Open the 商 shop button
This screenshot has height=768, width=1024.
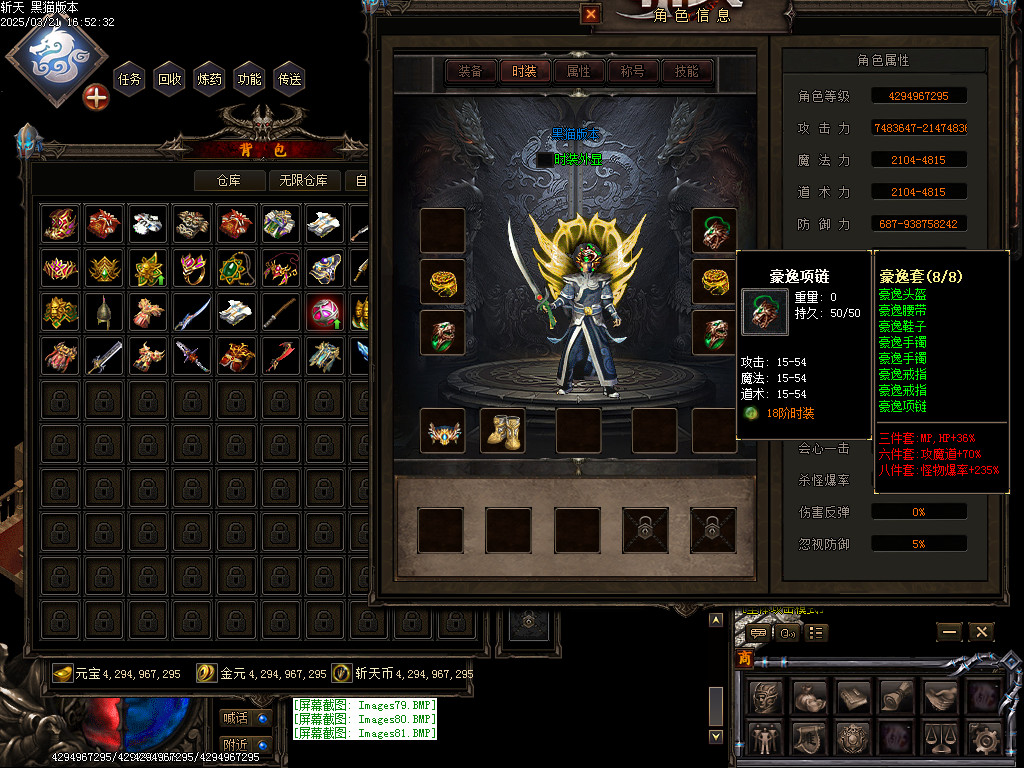pos(745,660)
